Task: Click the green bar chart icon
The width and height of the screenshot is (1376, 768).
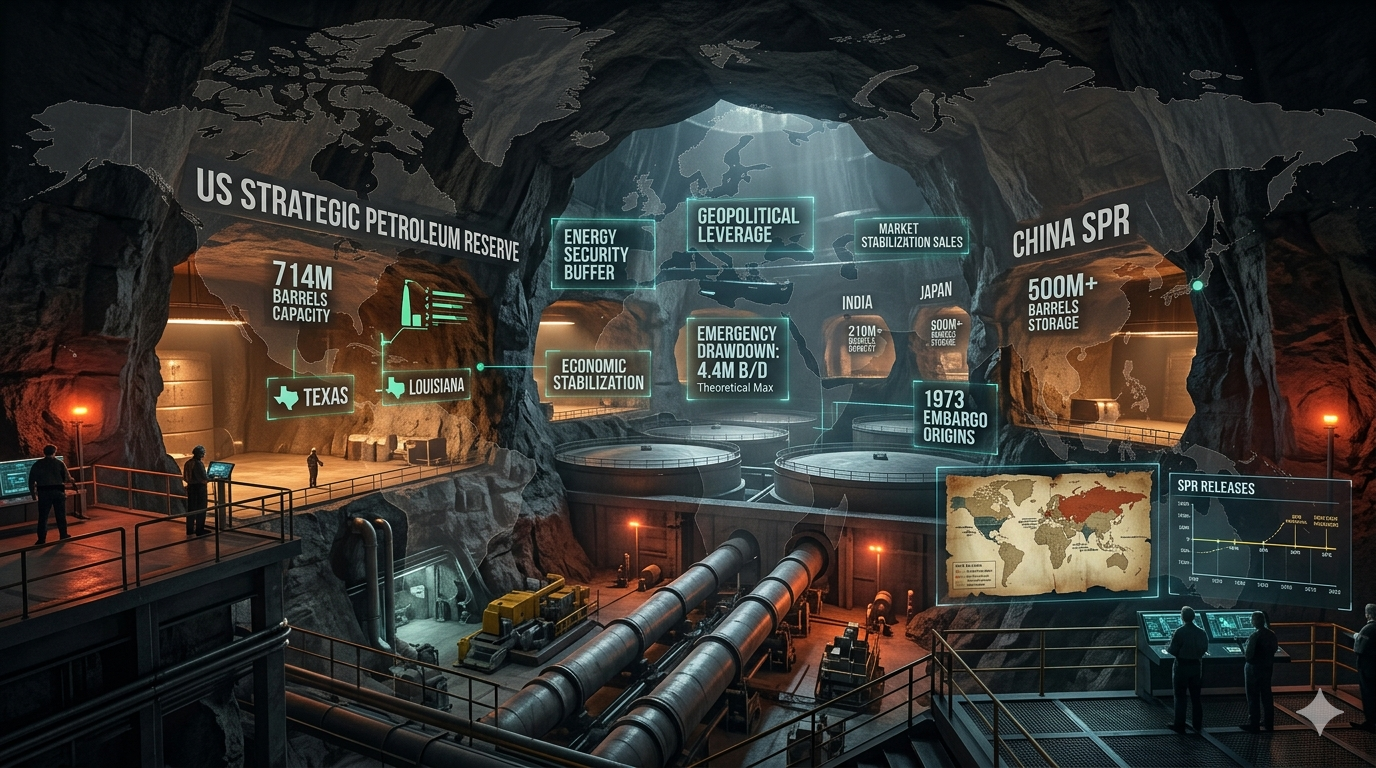Action: [x=433, y=304]
